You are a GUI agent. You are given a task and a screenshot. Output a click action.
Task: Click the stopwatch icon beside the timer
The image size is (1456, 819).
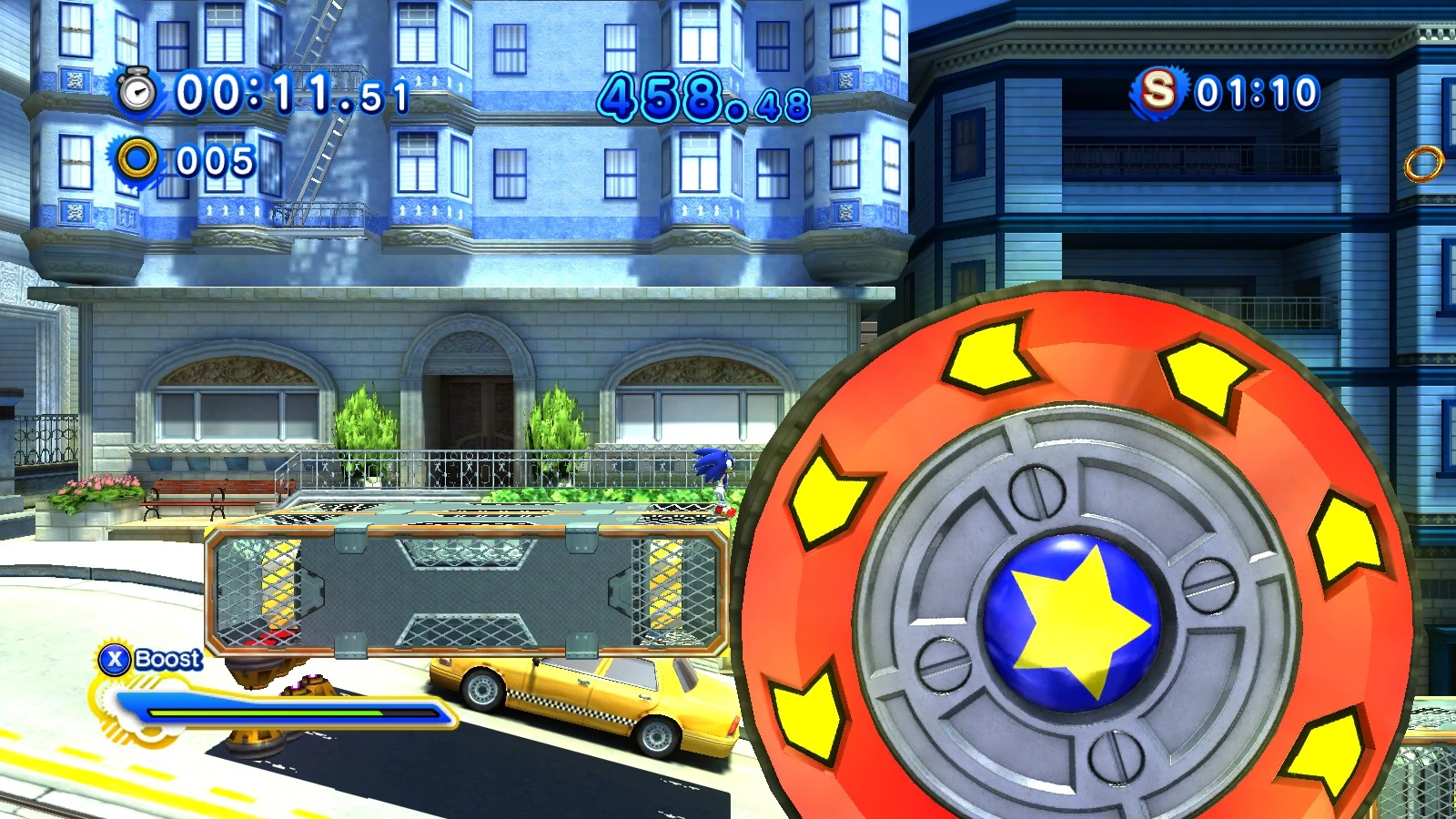(x=138, y=92)
